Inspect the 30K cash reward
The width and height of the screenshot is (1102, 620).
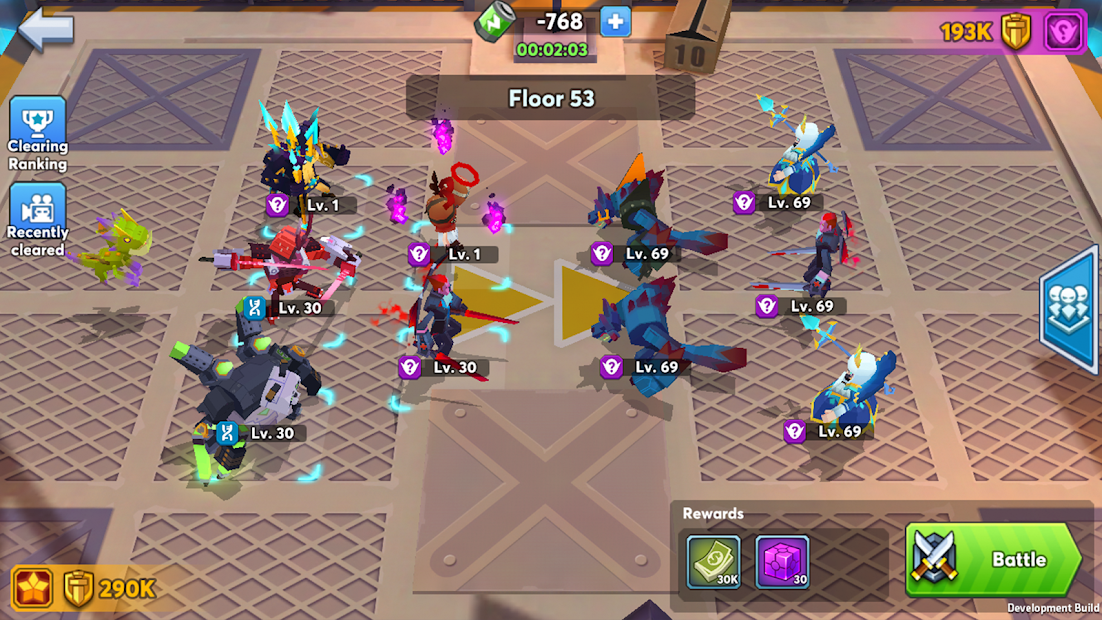(x=714, y=562)
